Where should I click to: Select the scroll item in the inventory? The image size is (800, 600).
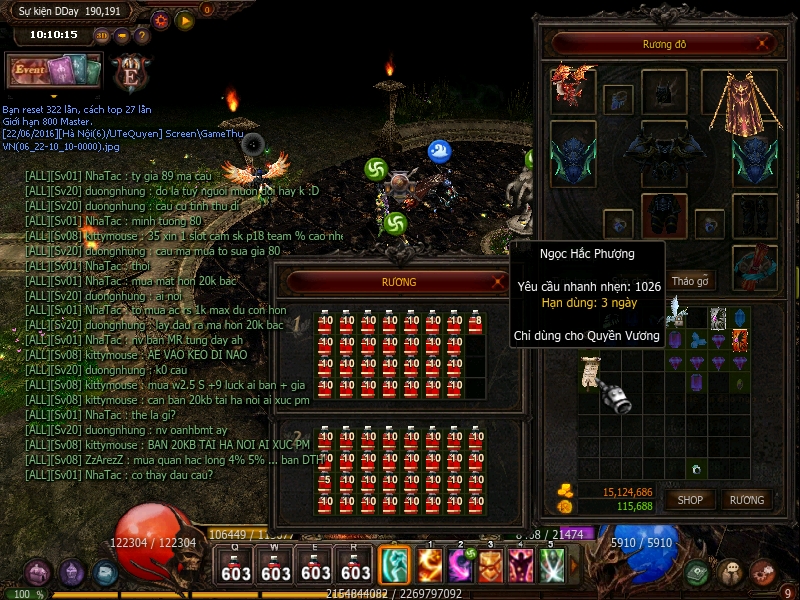pos(590,373)
